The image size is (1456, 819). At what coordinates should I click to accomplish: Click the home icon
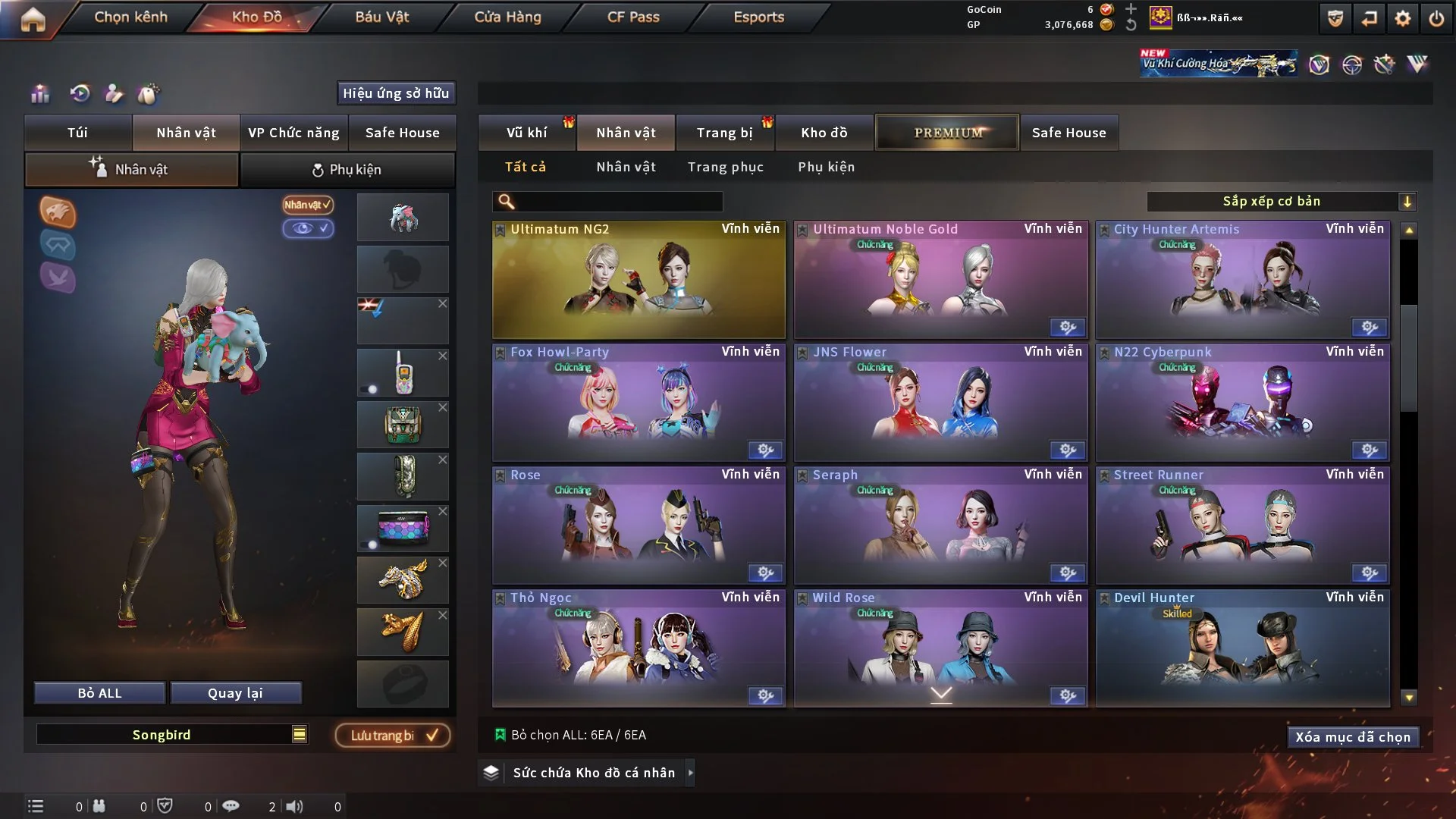pos(33,19)
